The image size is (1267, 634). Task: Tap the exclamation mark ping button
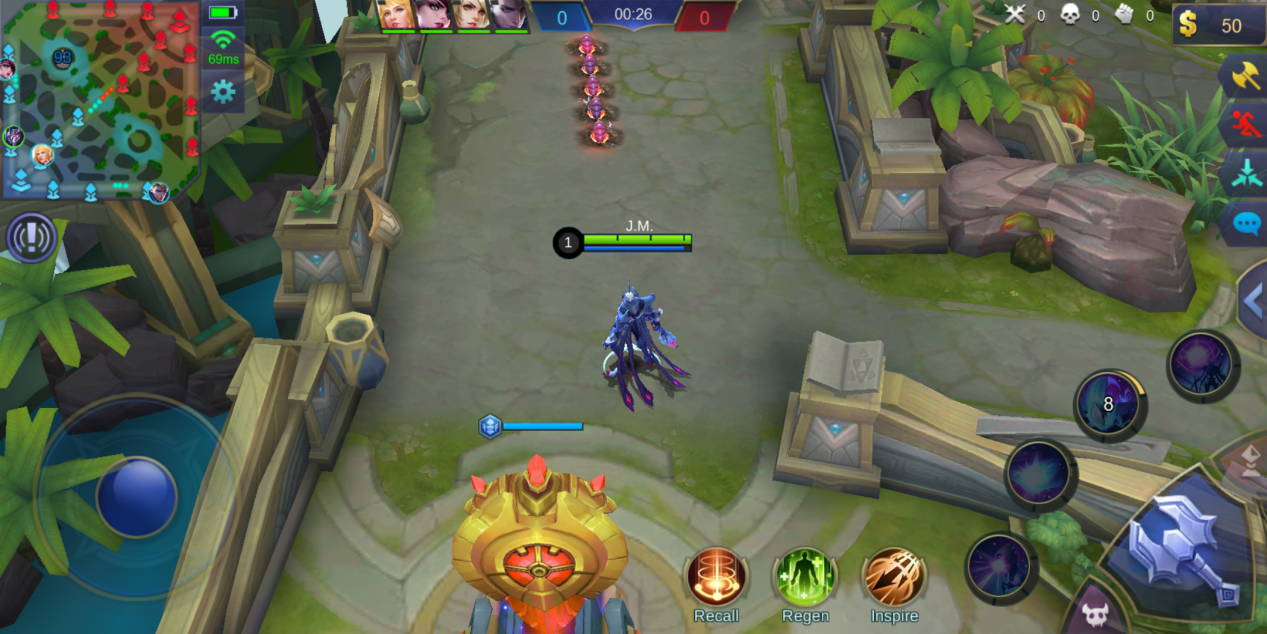tap(31, 238)
